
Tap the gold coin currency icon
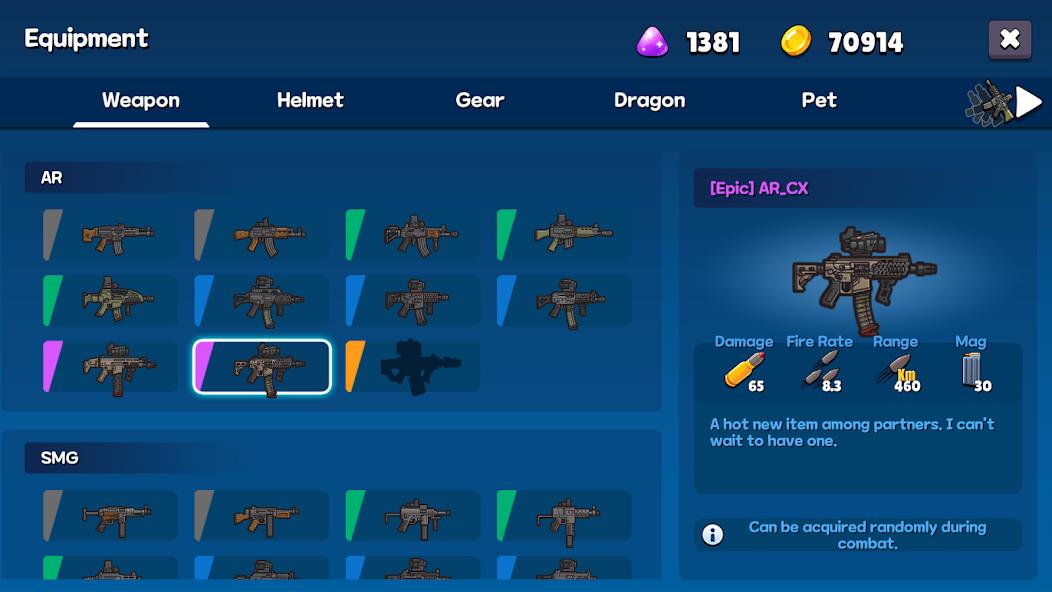796,41
